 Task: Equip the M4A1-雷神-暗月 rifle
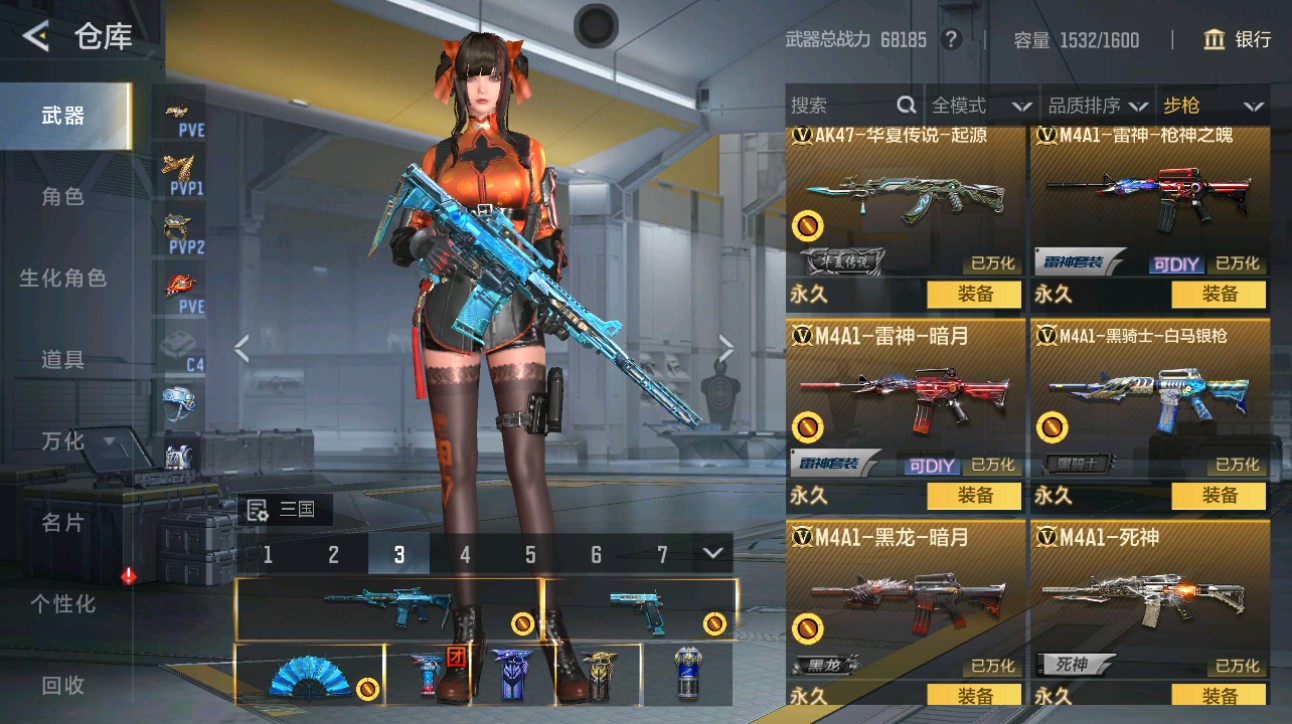pyautogui.click(x=974, y=495)
